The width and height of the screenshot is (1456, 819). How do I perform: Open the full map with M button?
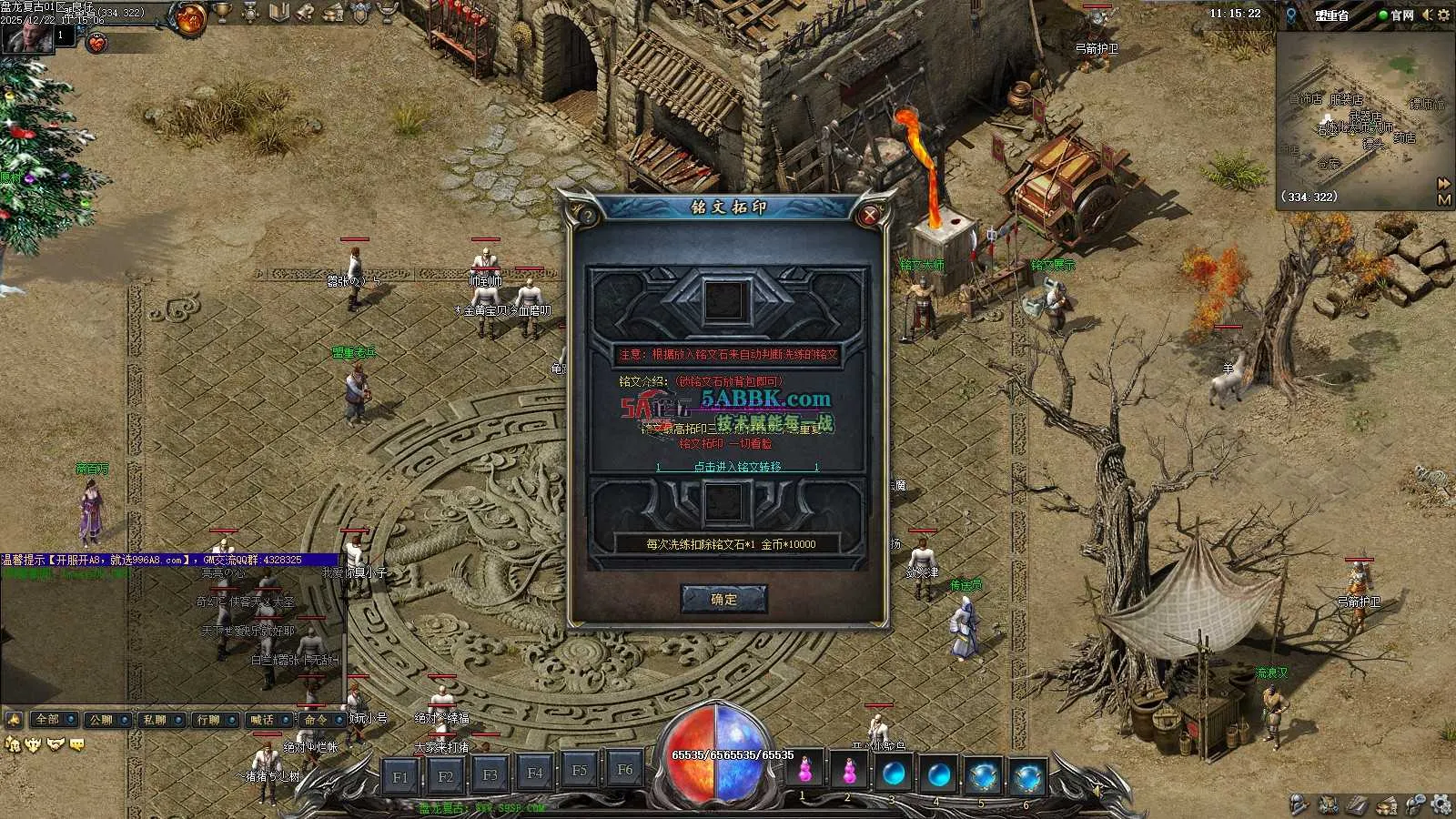(1444, 199)
